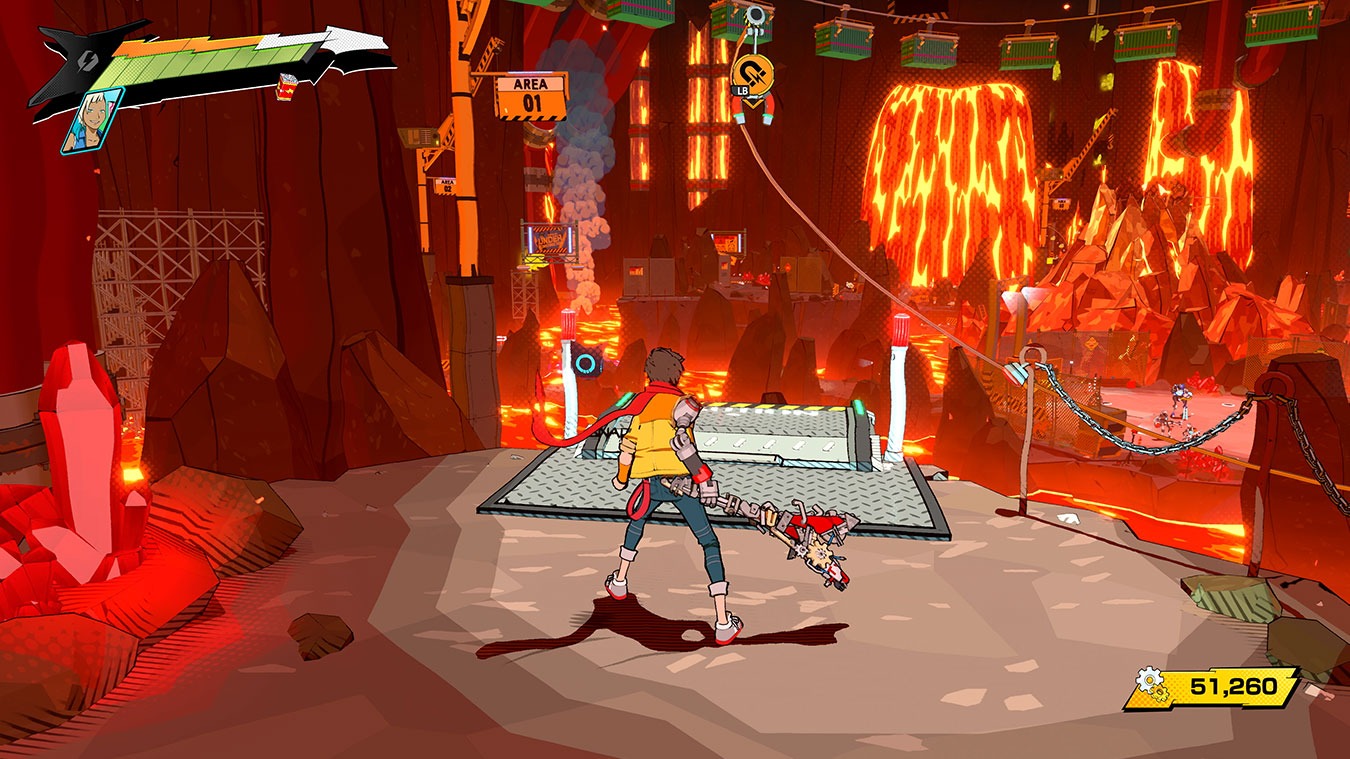This screenshot has width=1350, height=759.
Task: Click the character portrait beside the health bar
Action: pyautogui.click(x=91, y=120)
